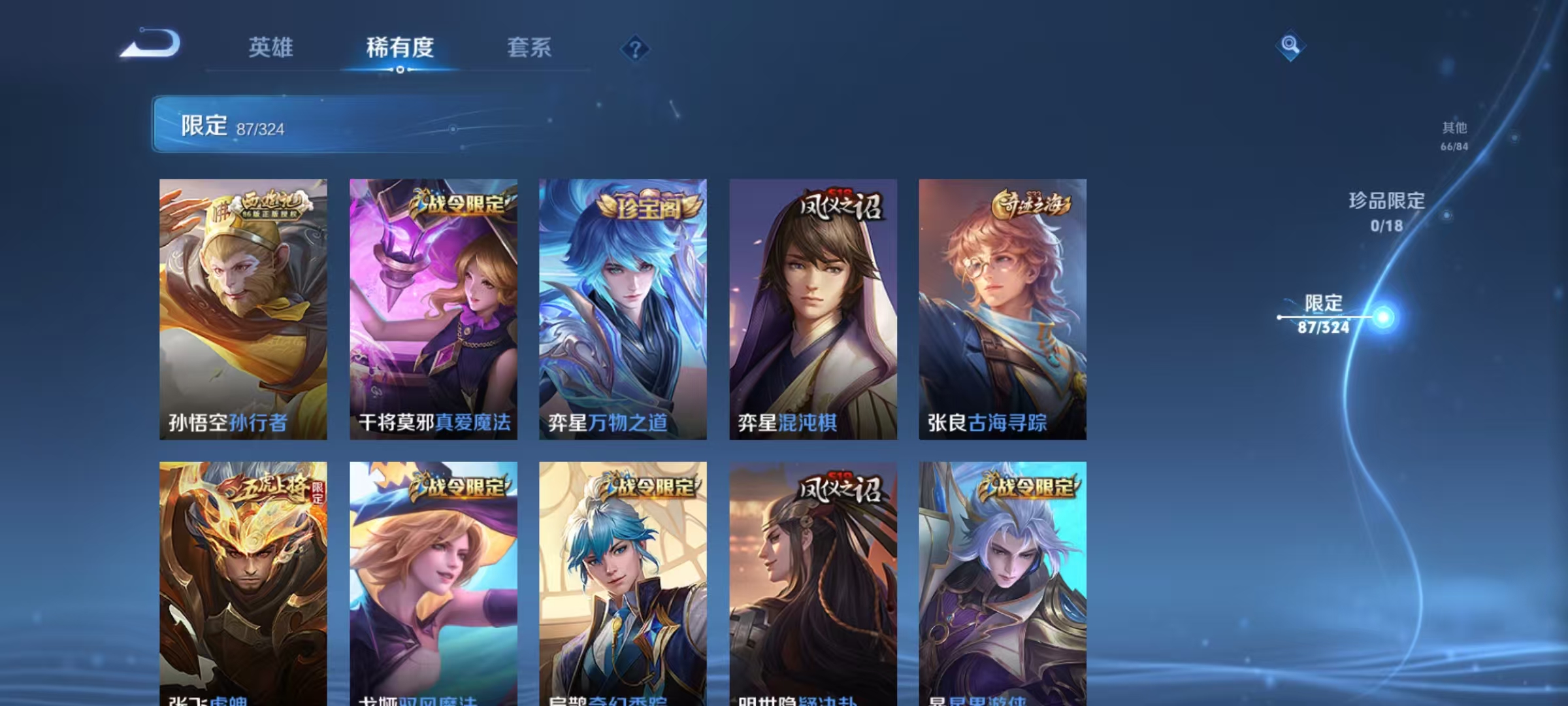Switch to the 套系 tab
The width and height of the screenshot is (1568, 706).
click(x=530, y=48)
